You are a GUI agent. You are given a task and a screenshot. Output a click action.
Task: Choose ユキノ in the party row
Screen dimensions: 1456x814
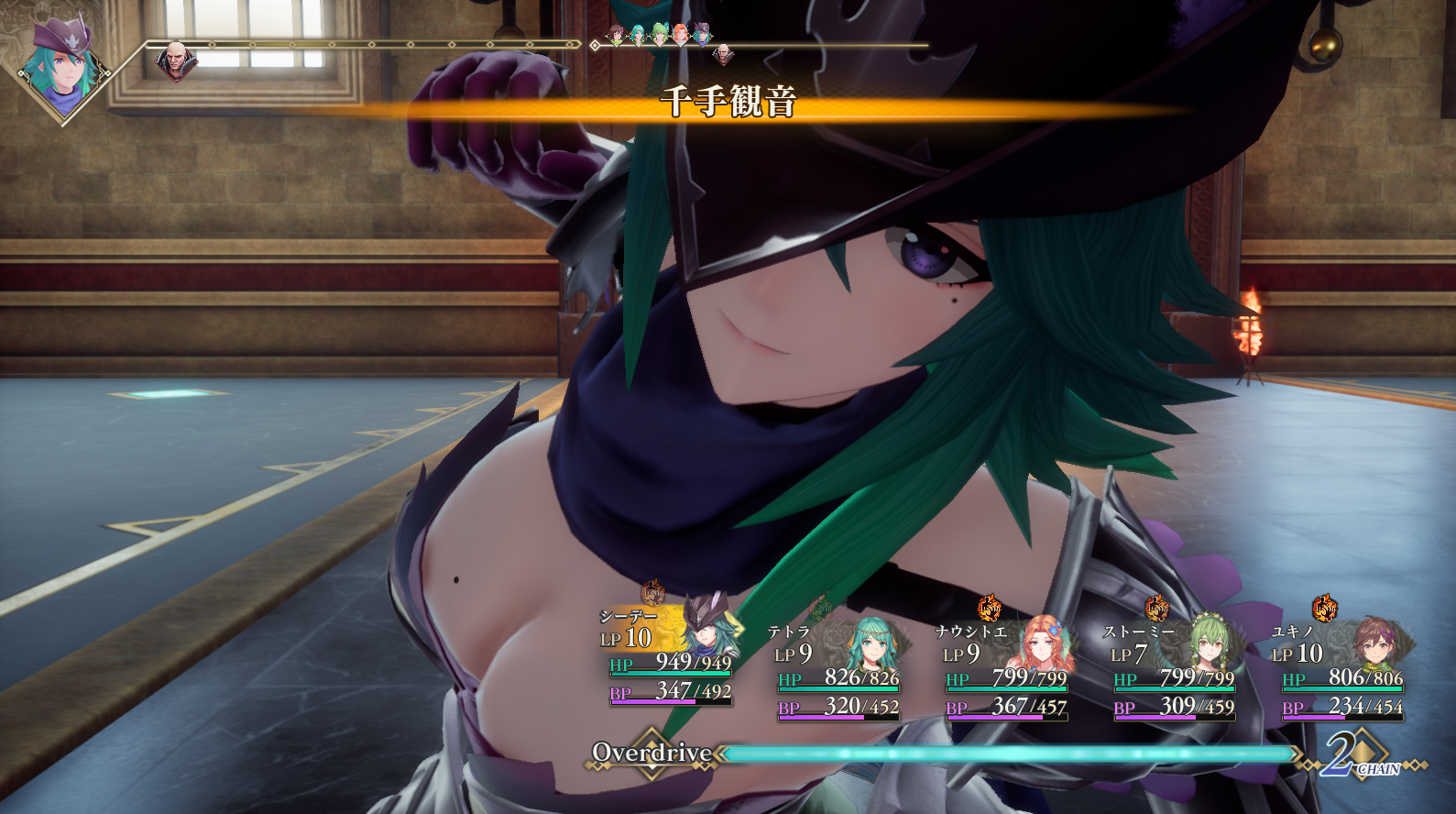(x=1342, y=671)
